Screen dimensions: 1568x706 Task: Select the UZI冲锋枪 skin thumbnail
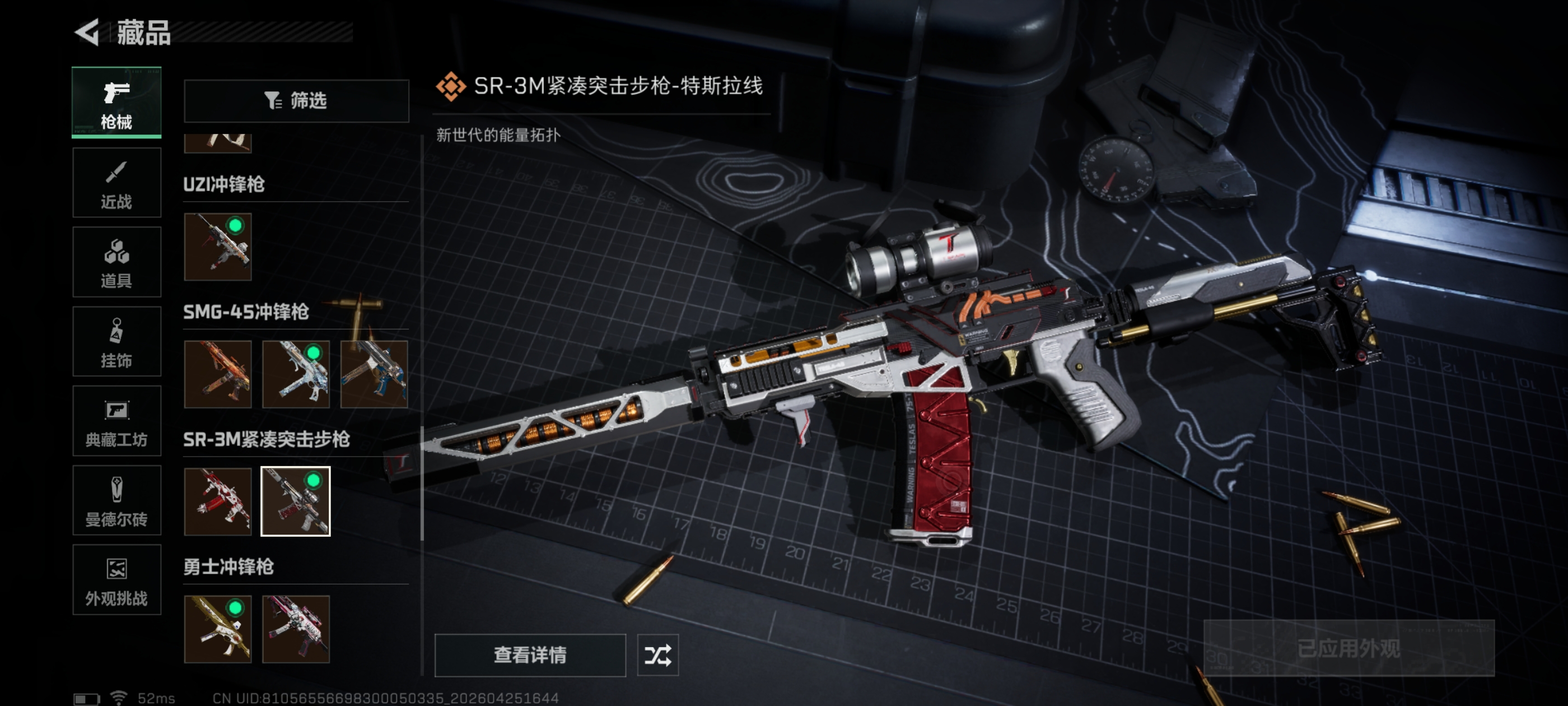click(218, 247)
